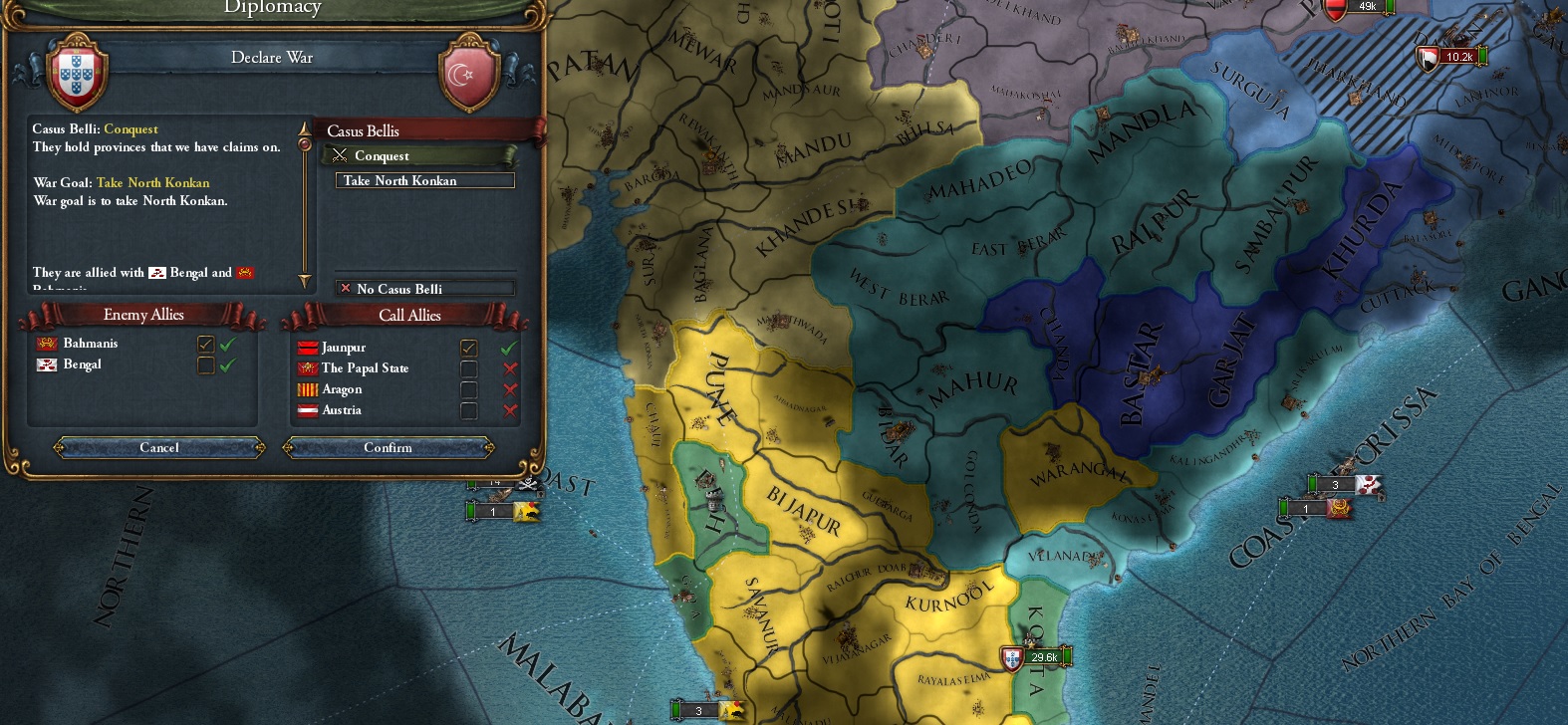
Task: Check The Papal State checkbox
Action: pyautogui.click(x=469, y=367)
